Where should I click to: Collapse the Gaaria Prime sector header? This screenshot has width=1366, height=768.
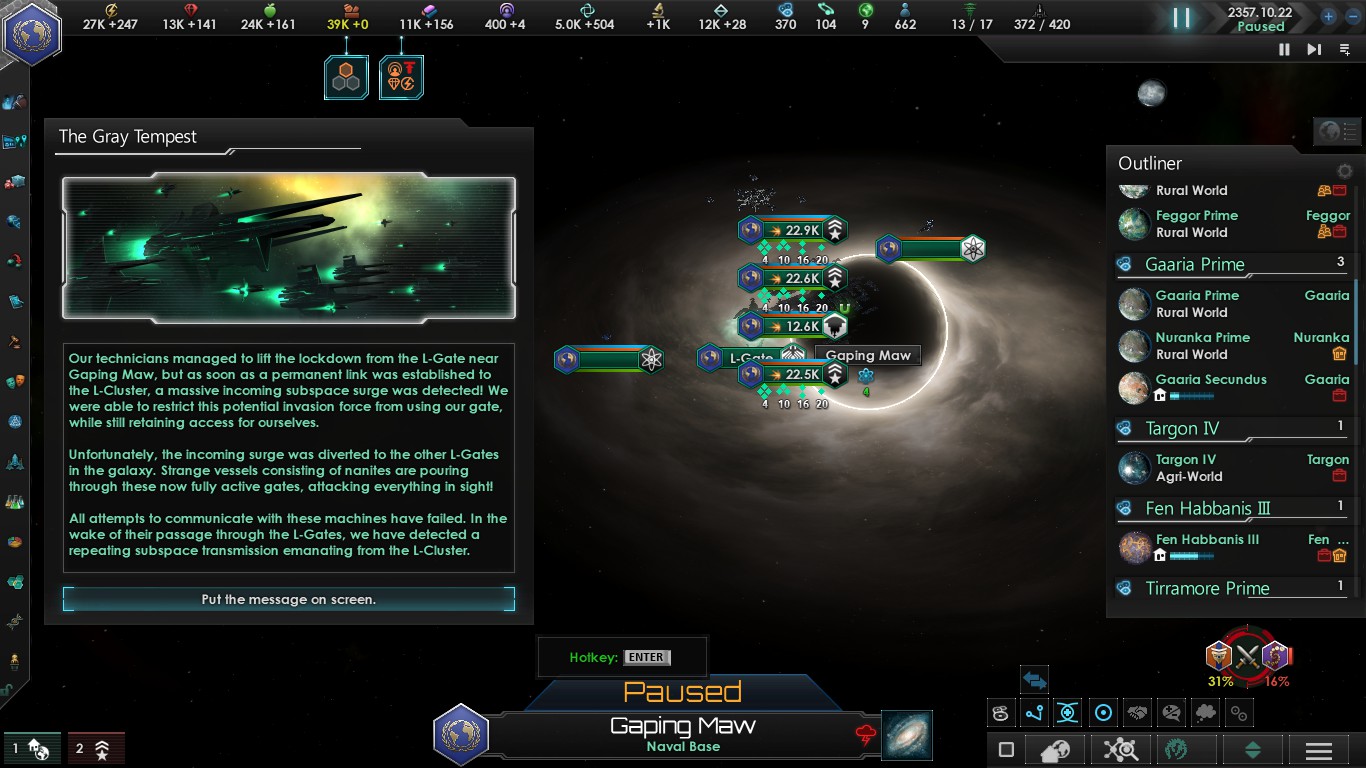(1195, 265)
